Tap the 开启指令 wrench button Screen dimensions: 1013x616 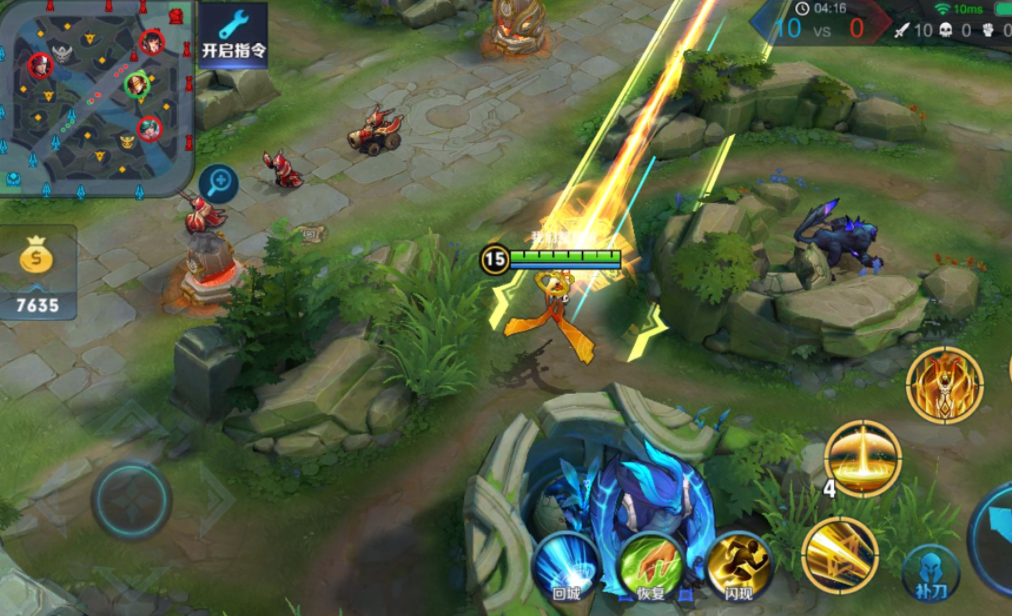click(234, 34)
